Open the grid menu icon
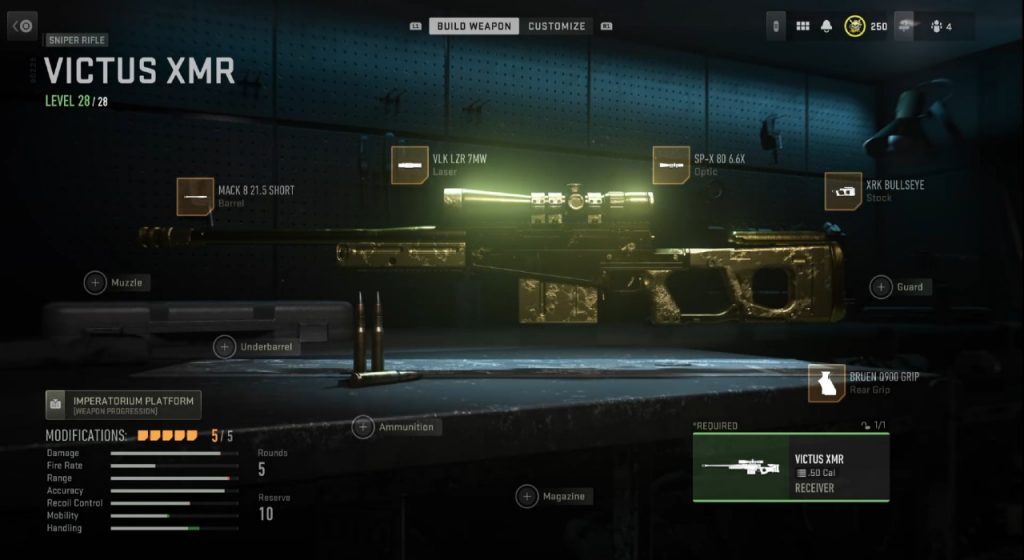This screenshot has width=1024, height=560. coord(802,26)
